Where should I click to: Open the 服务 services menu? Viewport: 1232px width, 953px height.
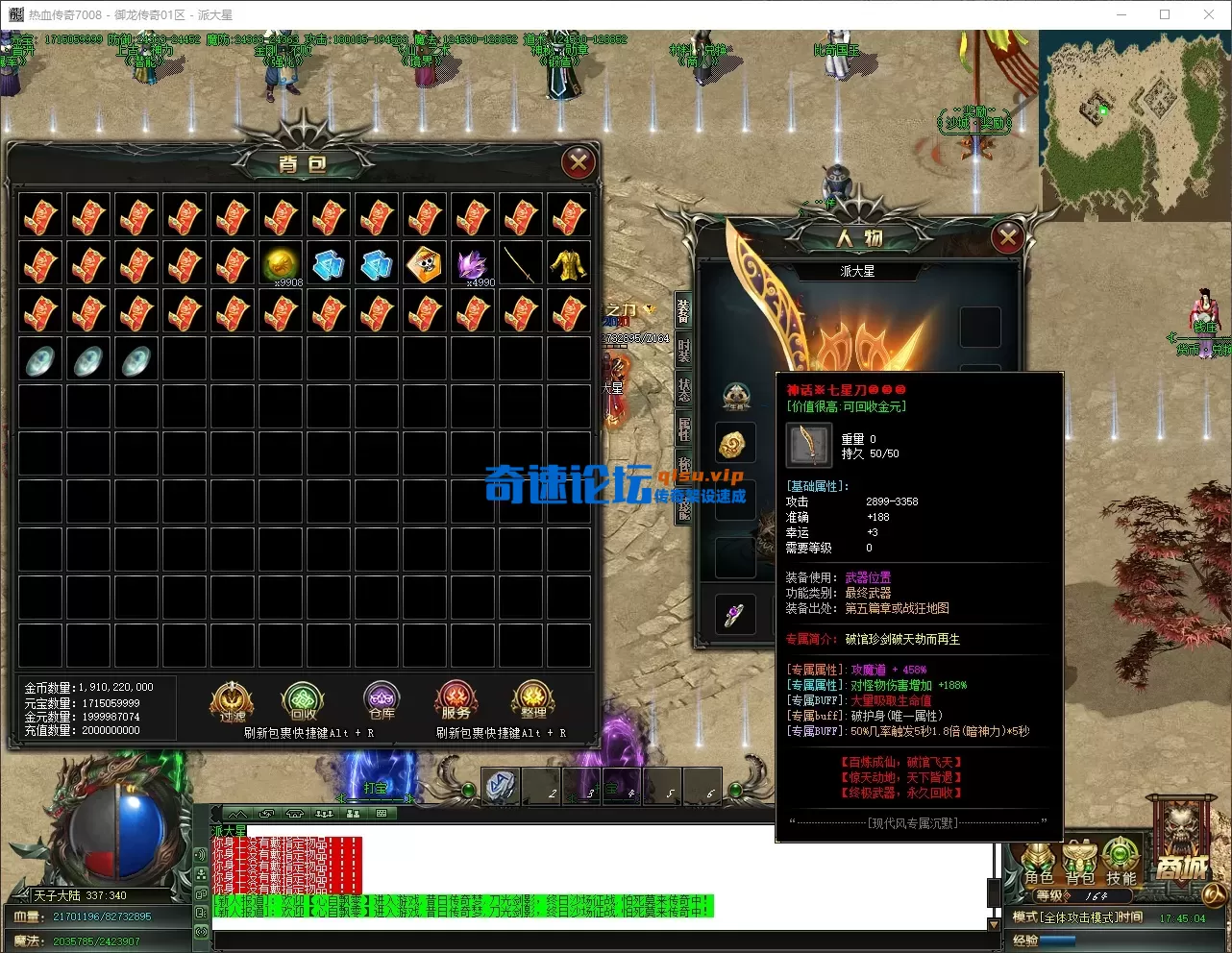coord(456,702)
